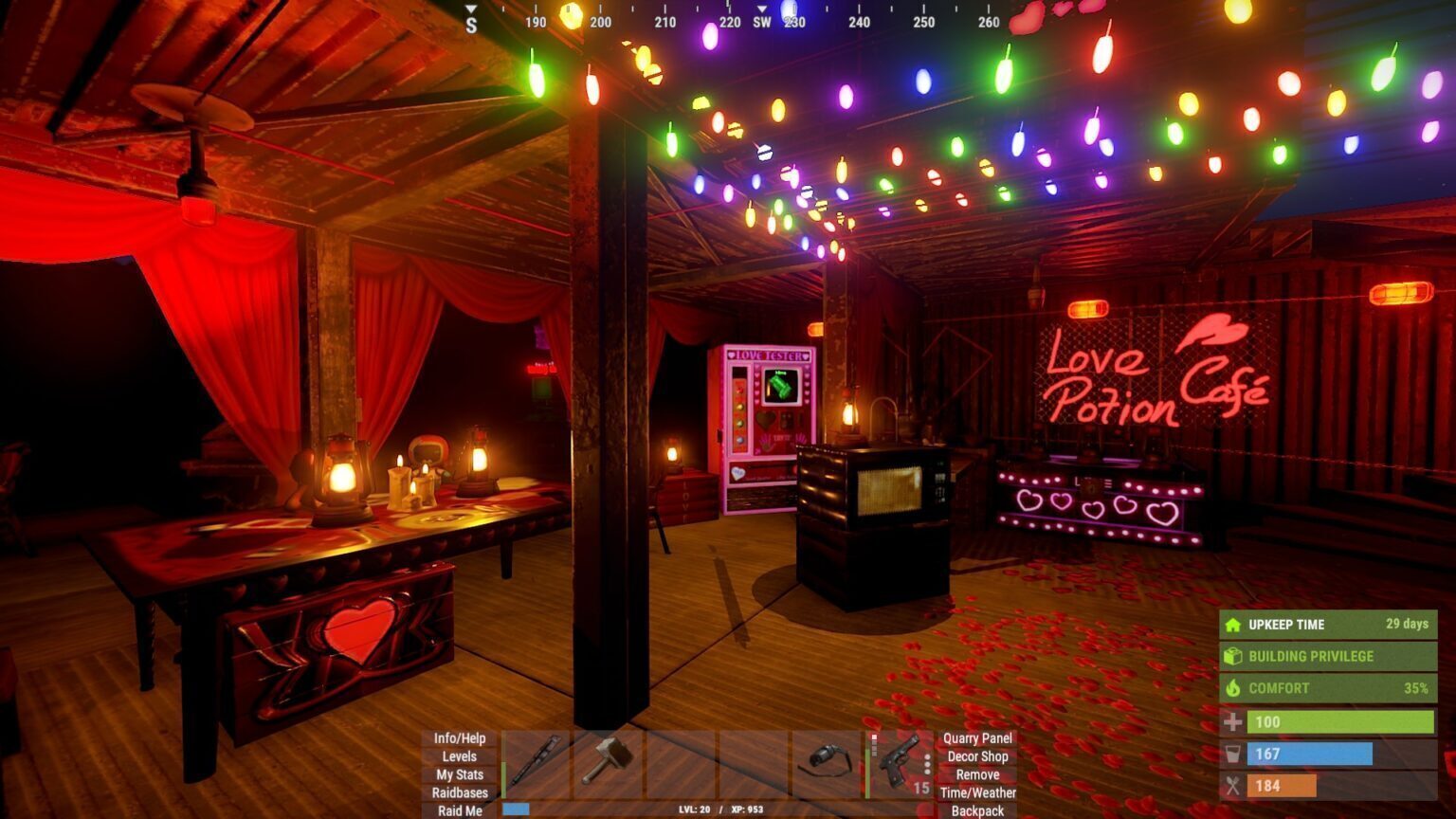Open the Raidbases menu
Image resolution: width=1456 pixels, height=819 pixels.
[x=460, y=792]
